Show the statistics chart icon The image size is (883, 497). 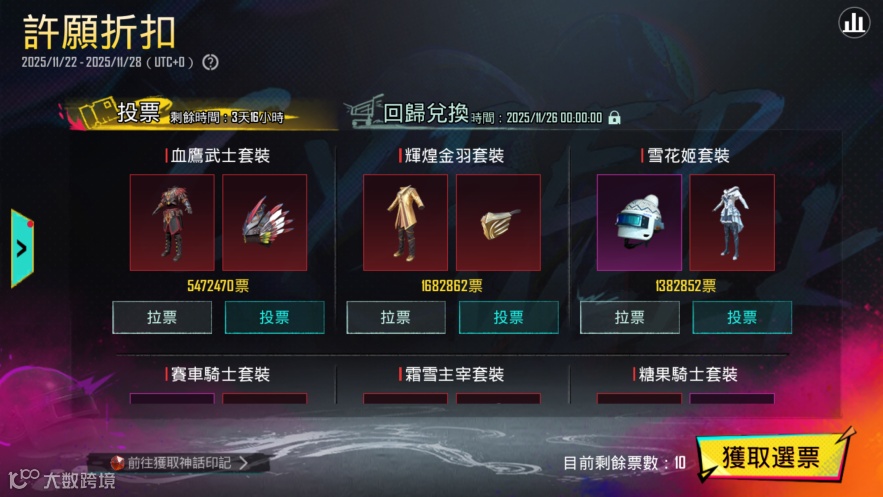853,24
